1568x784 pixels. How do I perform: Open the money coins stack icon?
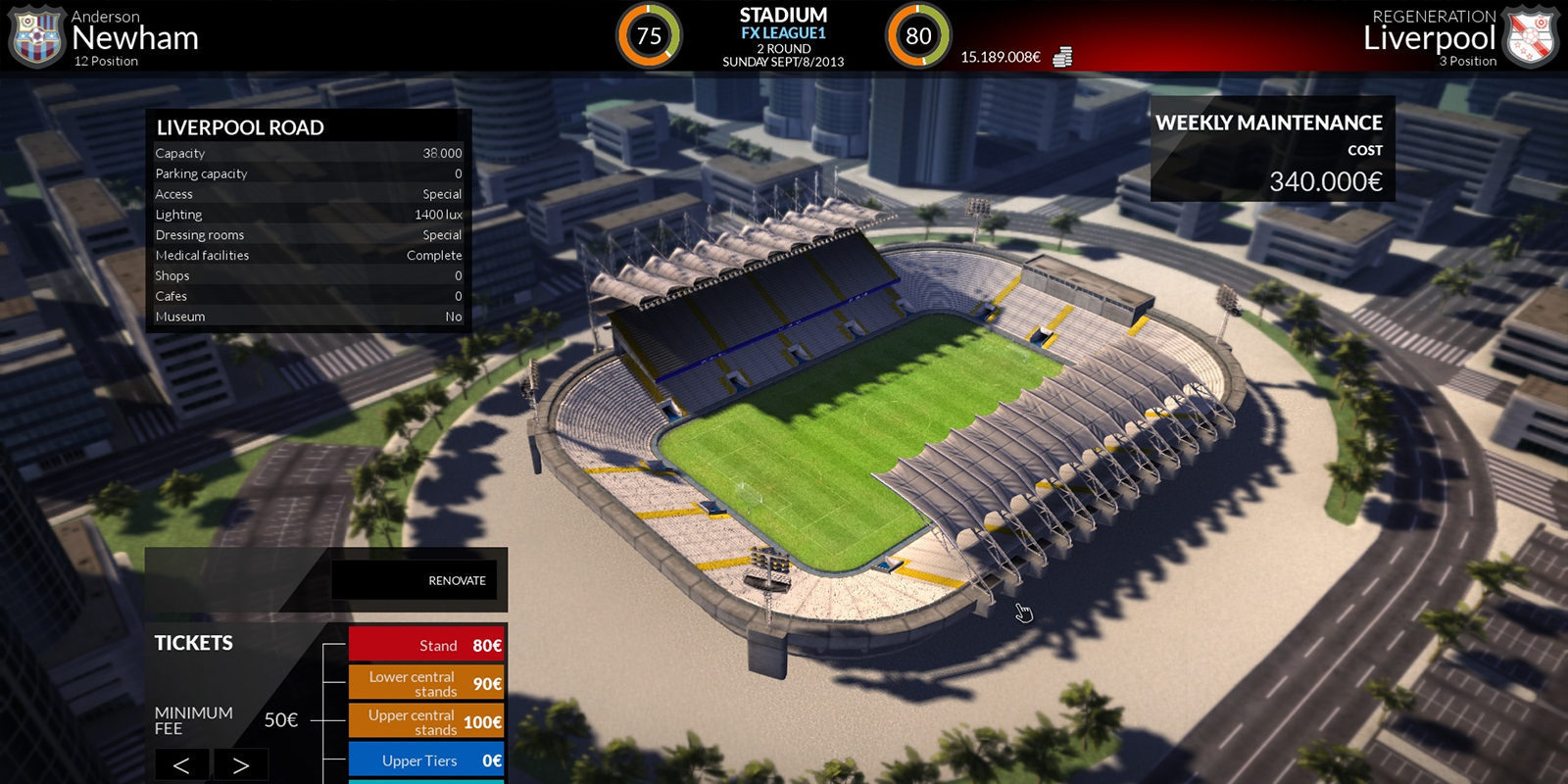1062,57
